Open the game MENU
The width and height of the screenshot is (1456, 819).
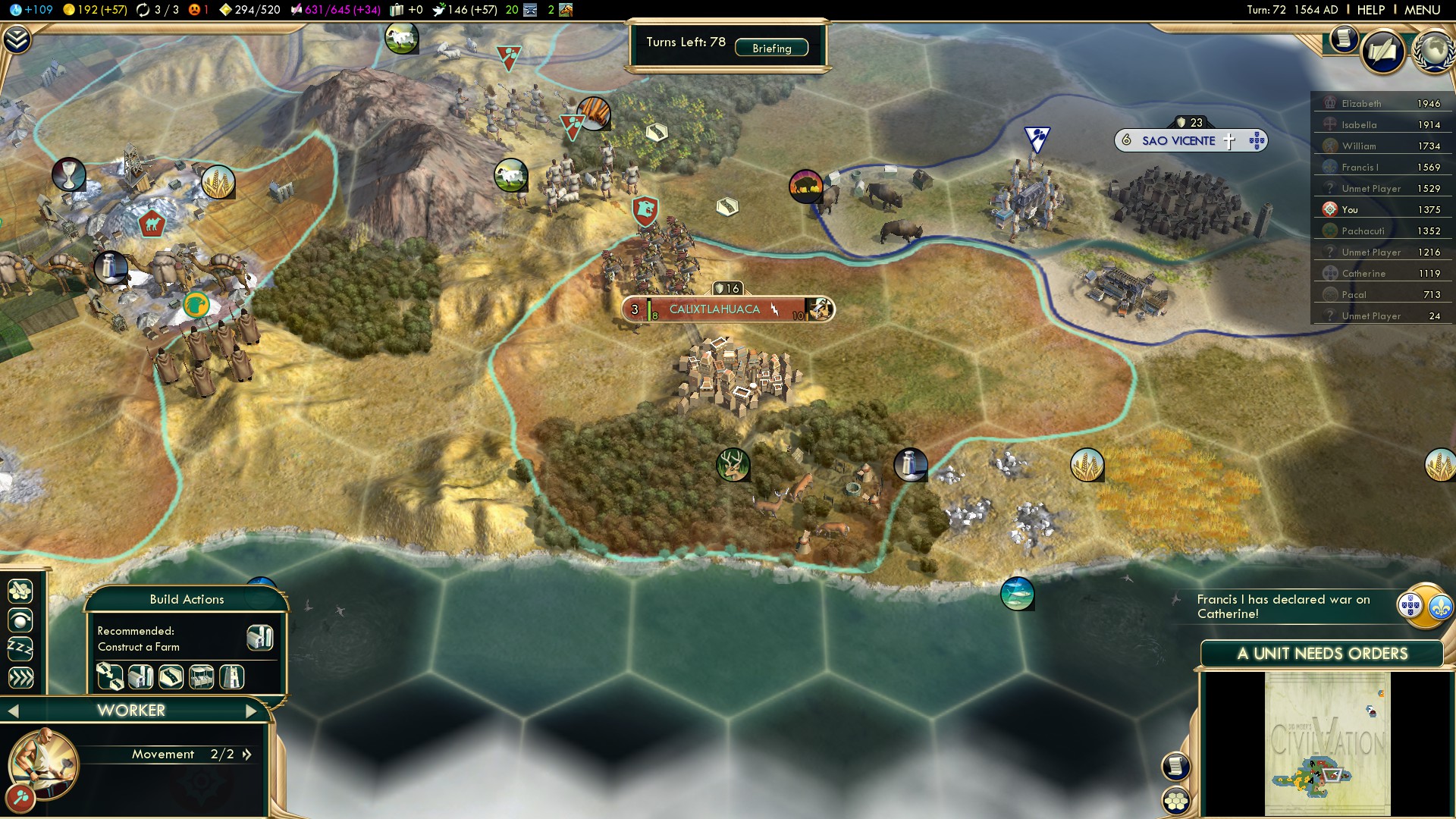pos(1422,10)
